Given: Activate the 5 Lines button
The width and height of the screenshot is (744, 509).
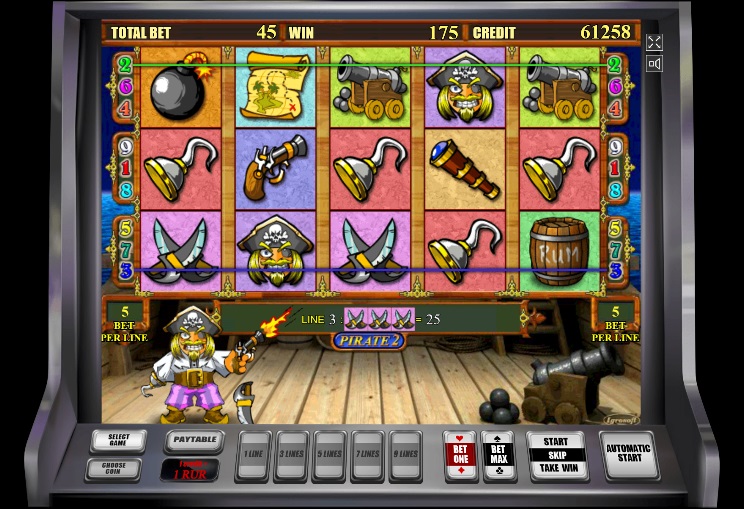Looking at the screenshot, I should tap(328, 456).
